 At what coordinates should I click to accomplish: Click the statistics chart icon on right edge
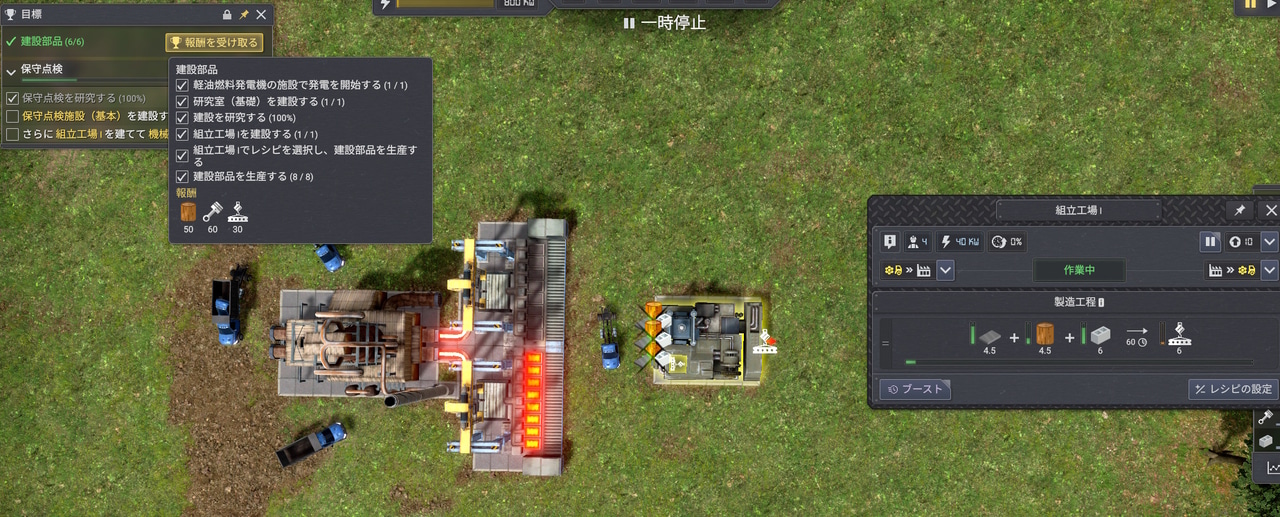(x=1272, y=467)
